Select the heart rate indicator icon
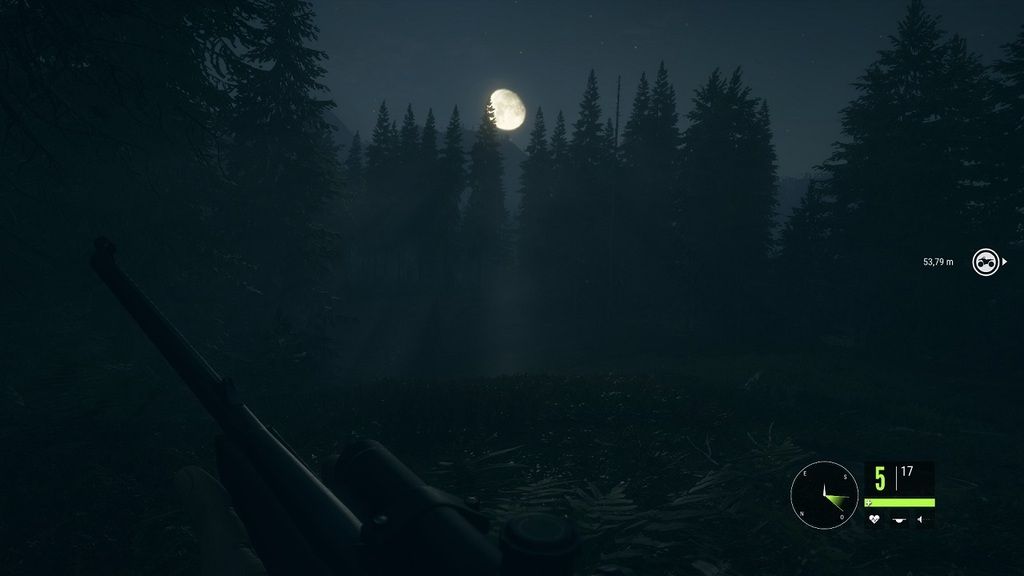Screen dimensions: 1024x576 [874, 519]
